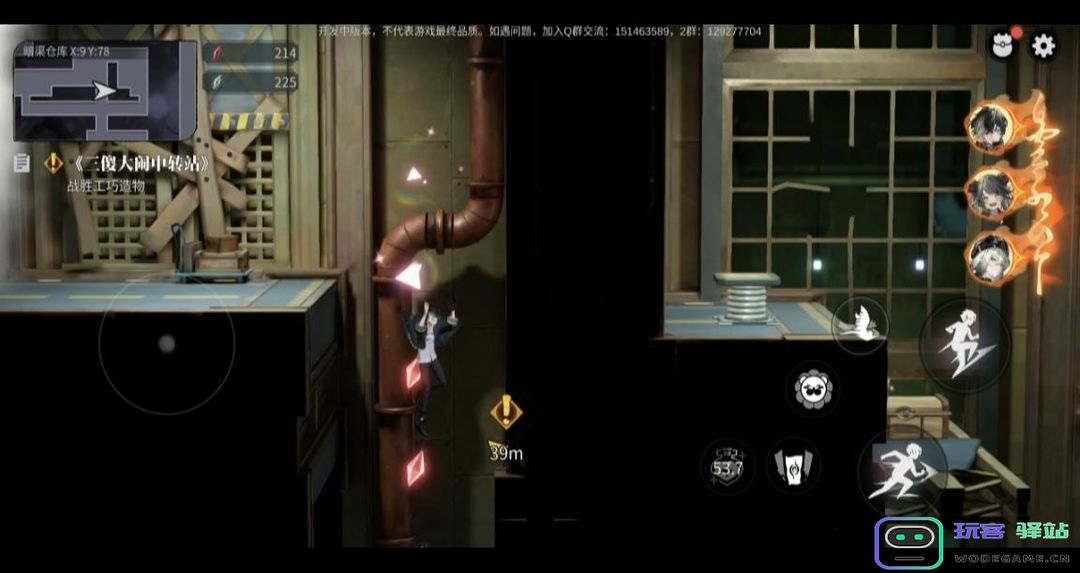The image size is (1080, 573).
Task: Open the quest log document icon
Action: (x=21, y=163)
